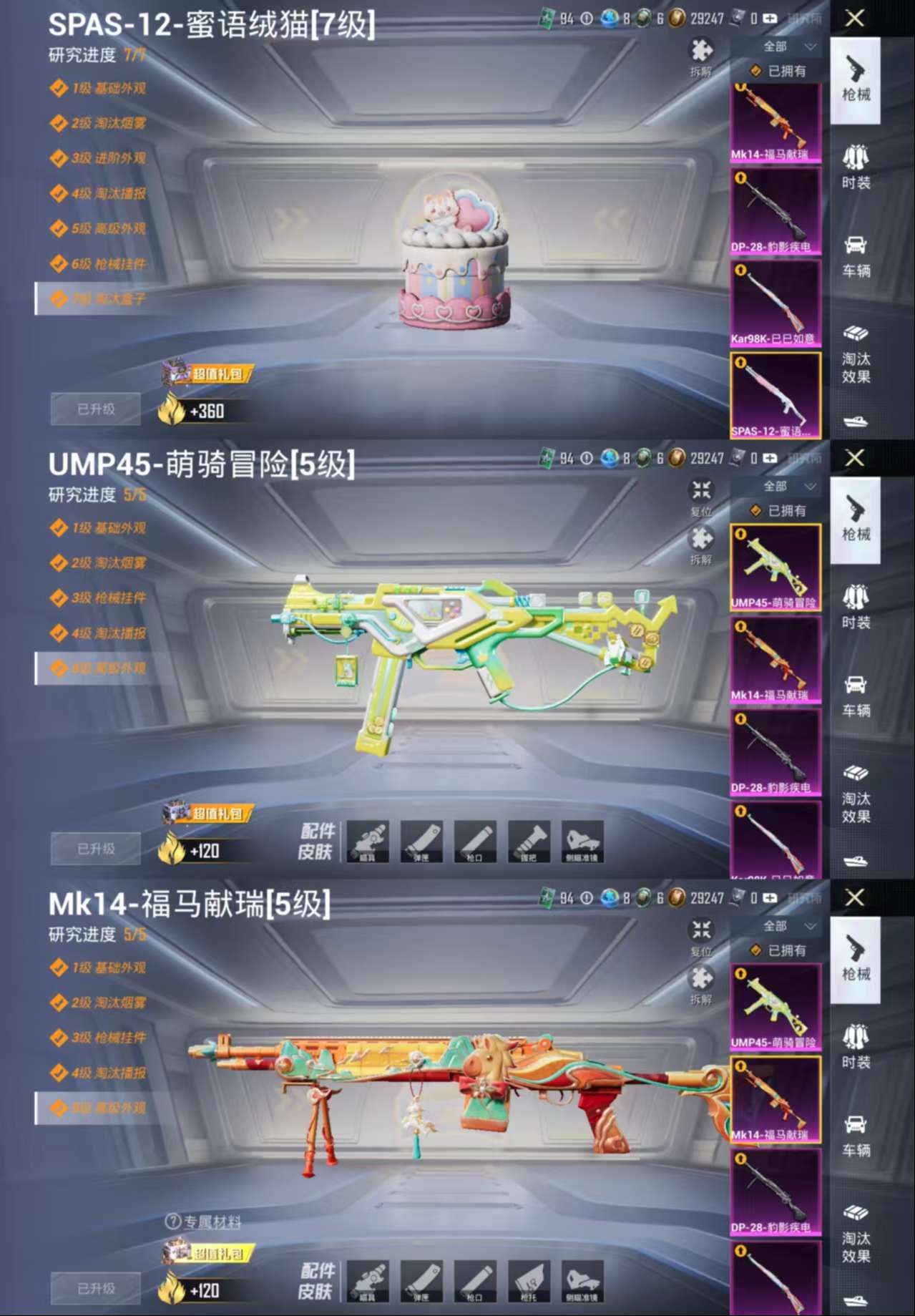Choose the 7级 淘汰盒子 research level
915x1316 pixels.
(107, 299)
